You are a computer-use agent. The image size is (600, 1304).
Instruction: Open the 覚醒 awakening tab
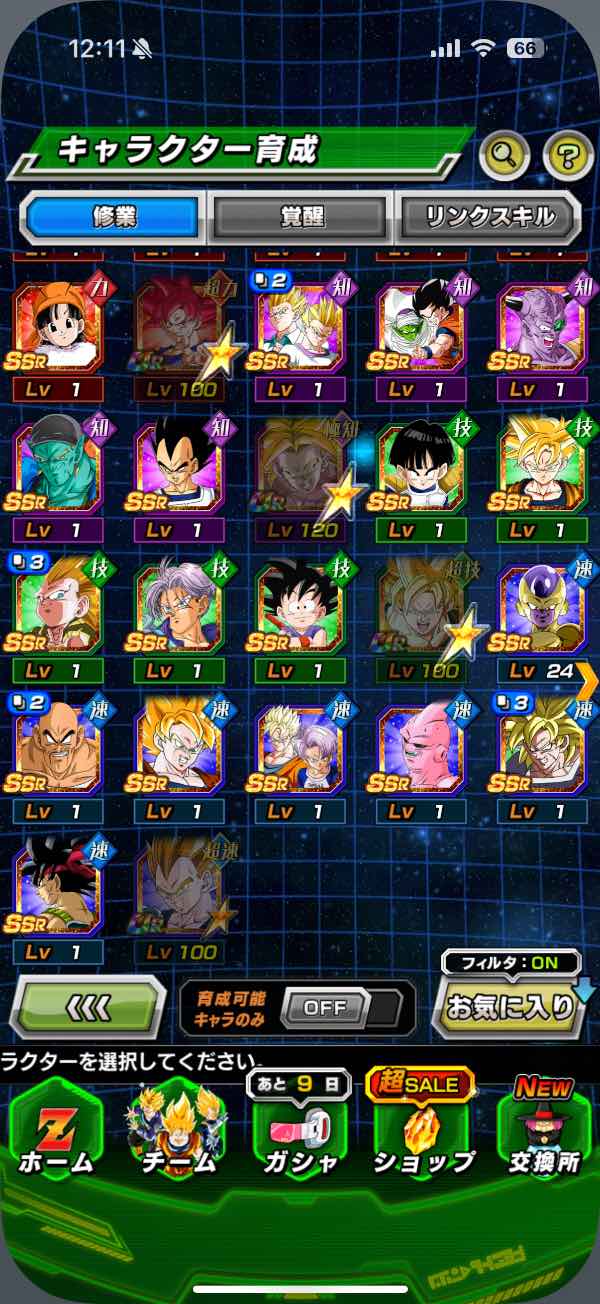point(301,217)
